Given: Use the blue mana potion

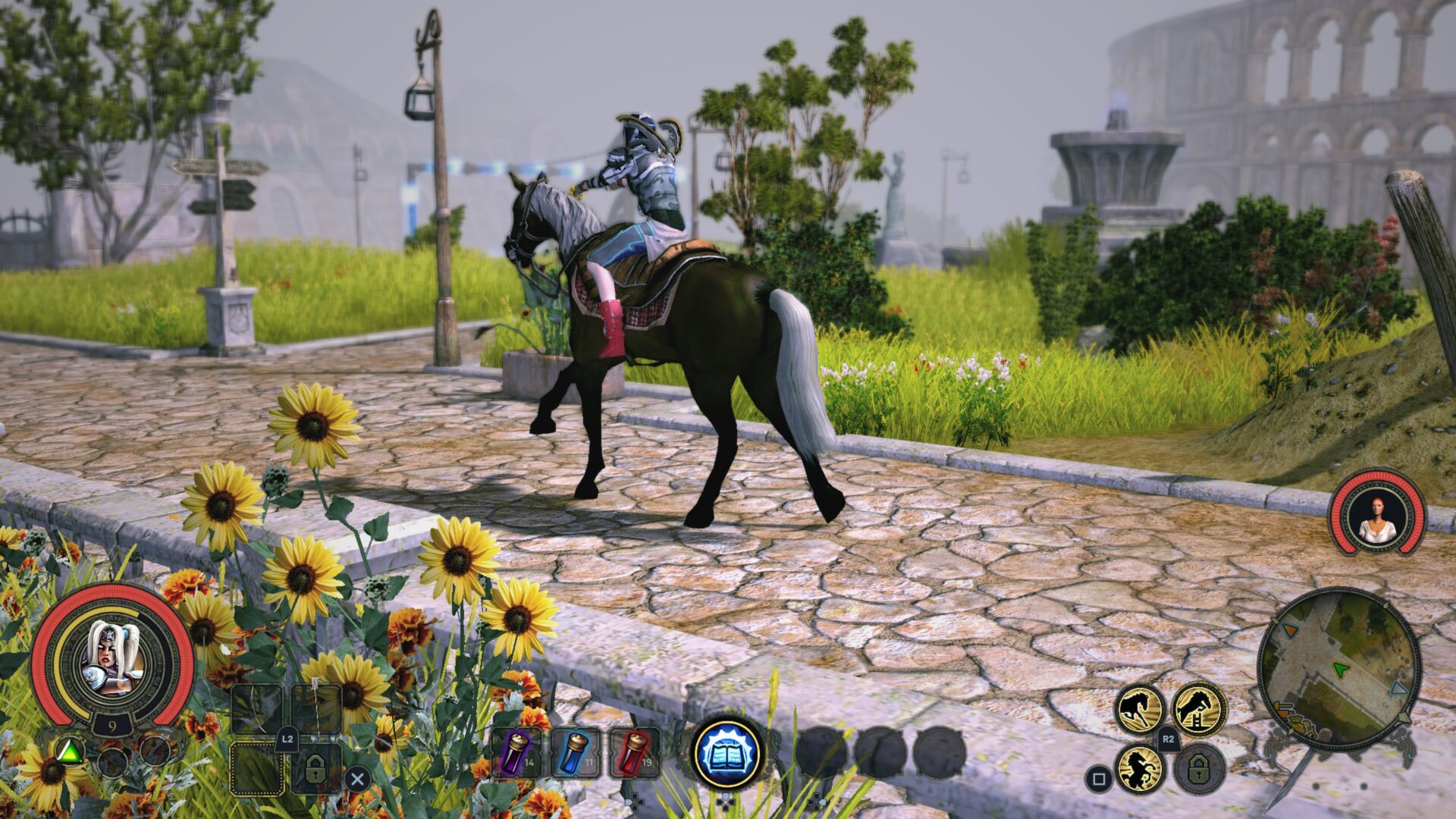Looking at the screenshot, I should point(576,753).
